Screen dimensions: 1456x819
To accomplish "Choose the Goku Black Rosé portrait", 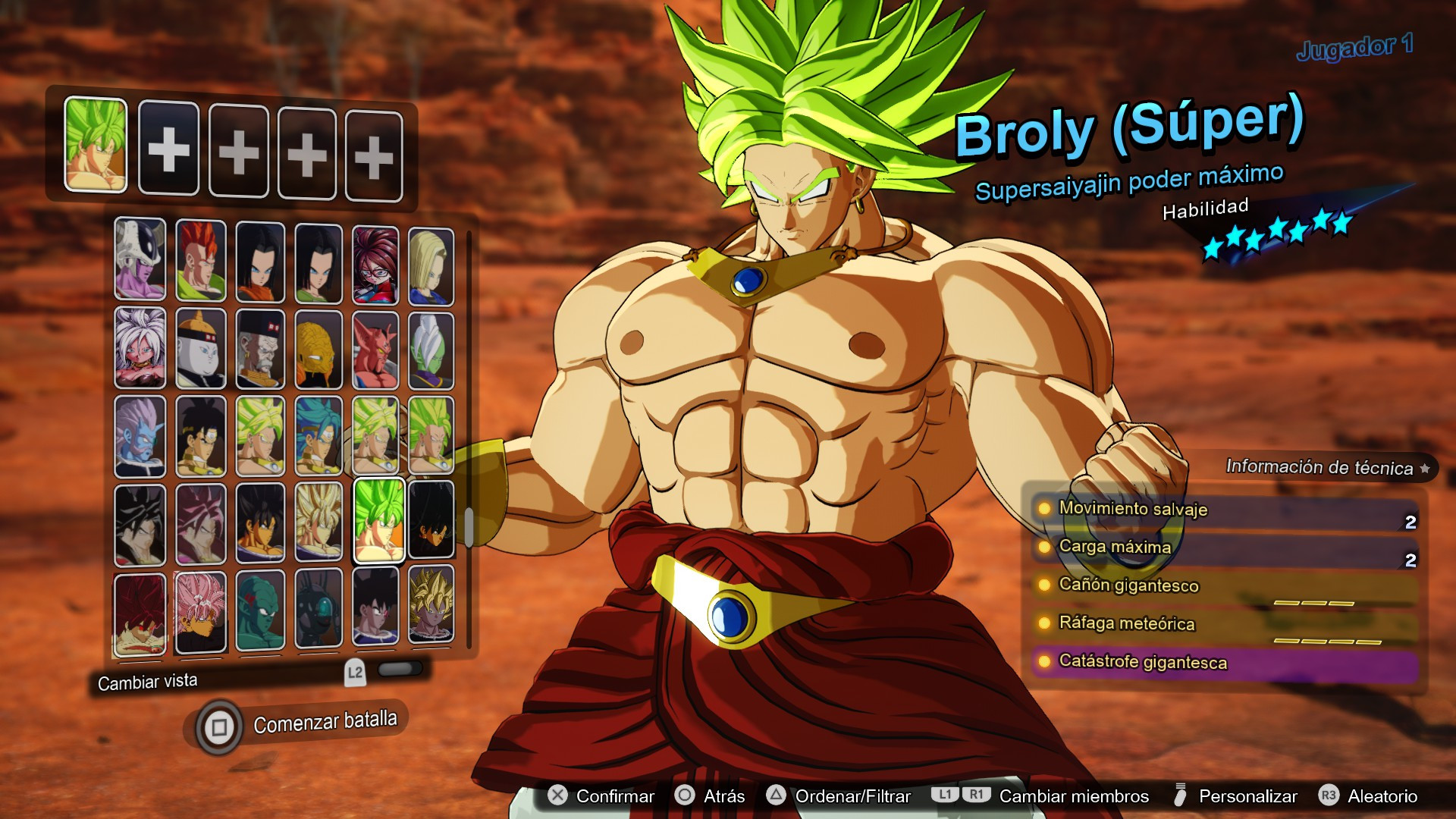I will click(202, 610).
